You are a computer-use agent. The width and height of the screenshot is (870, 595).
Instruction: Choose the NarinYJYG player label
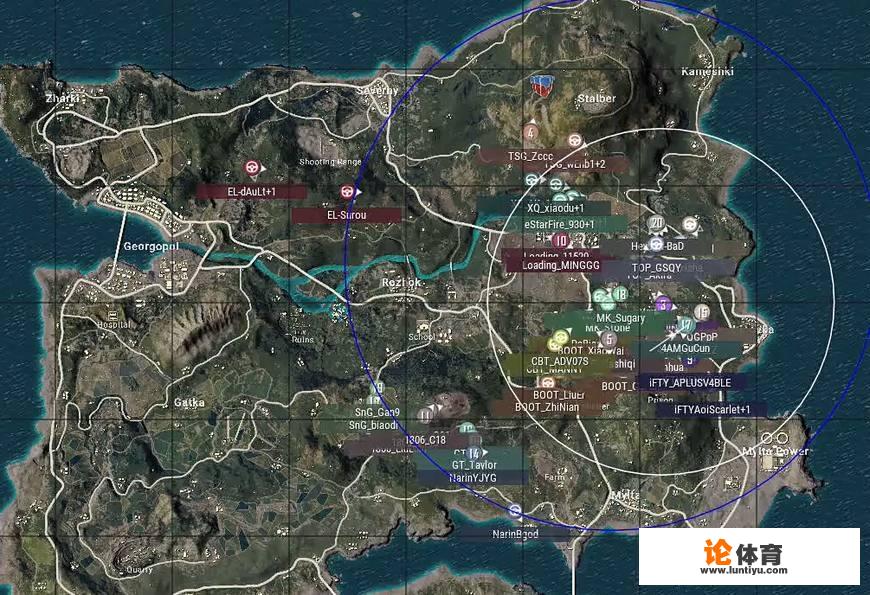coord(472,478)
